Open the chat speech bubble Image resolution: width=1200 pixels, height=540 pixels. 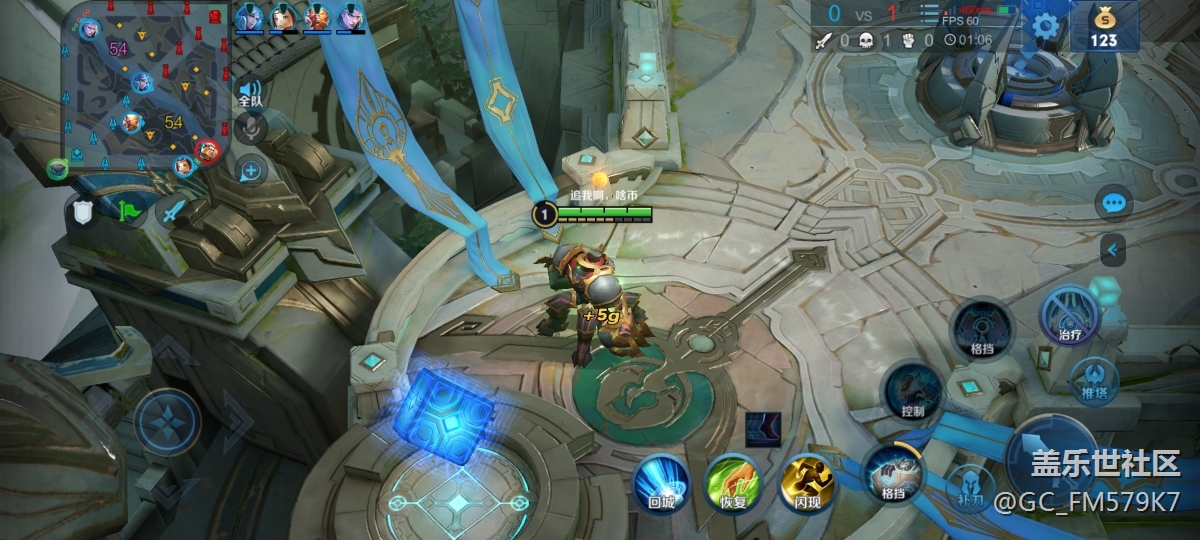coord(1113,204)
